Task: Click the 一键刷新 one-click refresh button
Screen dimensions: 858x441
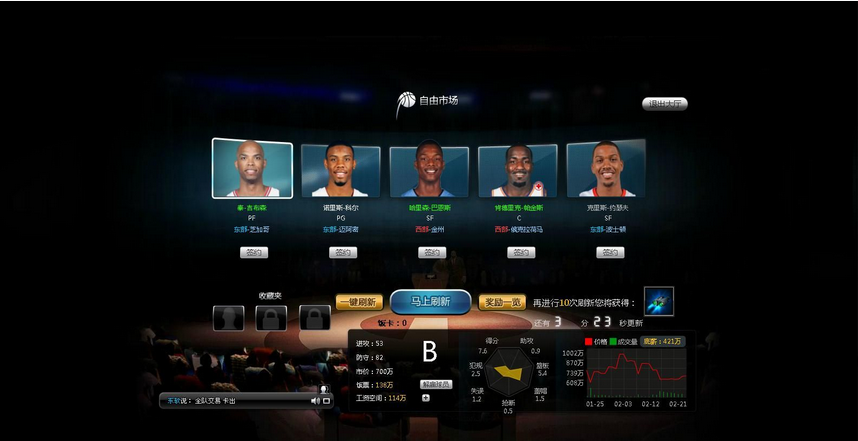Action: point(359,302)
